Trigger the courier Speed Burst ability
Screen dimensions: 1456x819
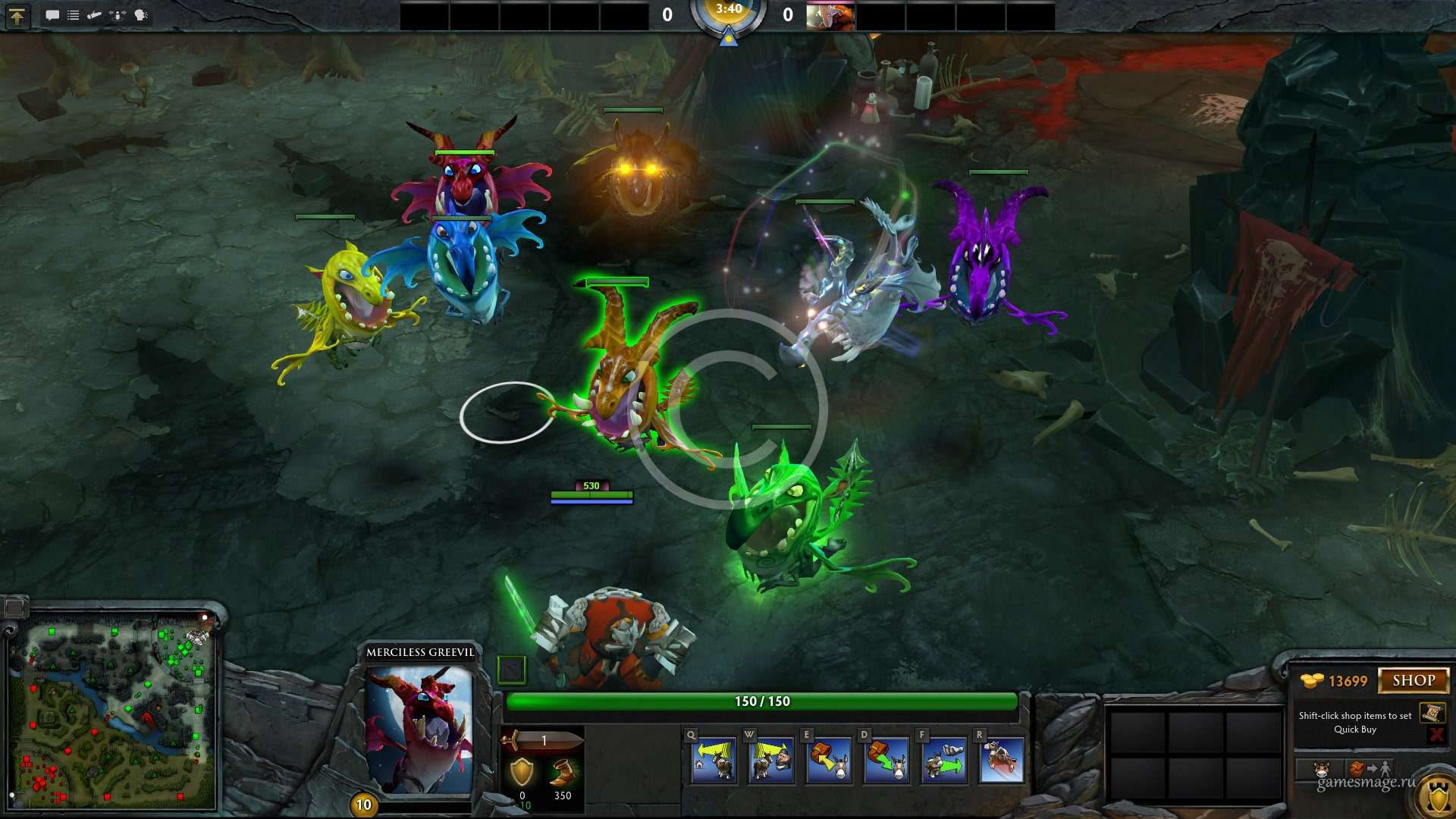point(1001,761)
